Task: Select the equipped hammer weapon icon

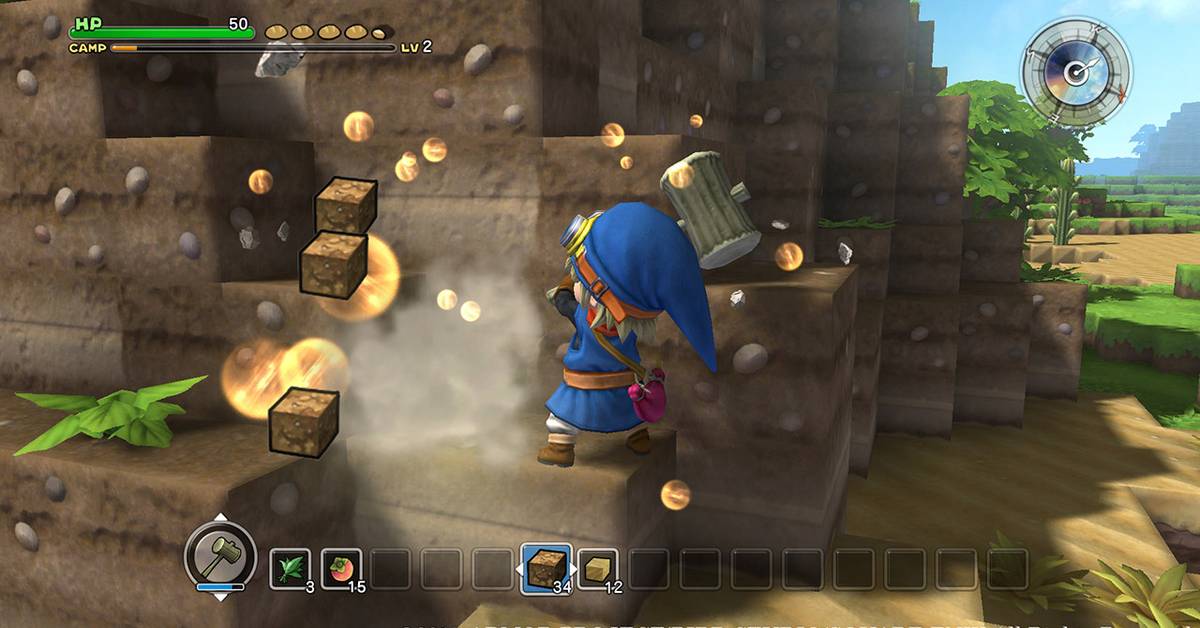Action: (220, 554)
